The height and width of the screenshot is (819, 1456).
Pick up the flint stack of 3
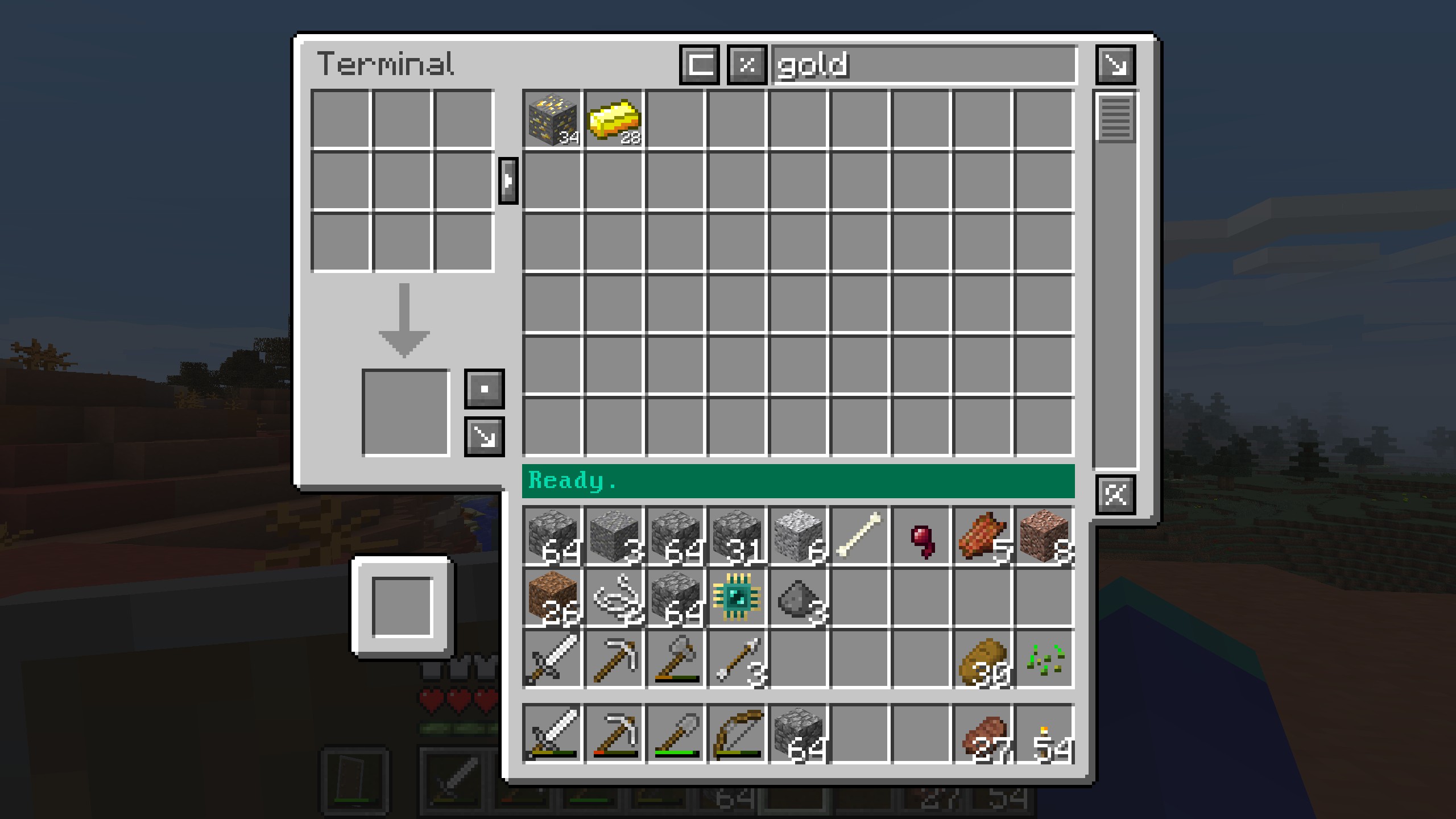coord(799,598)
